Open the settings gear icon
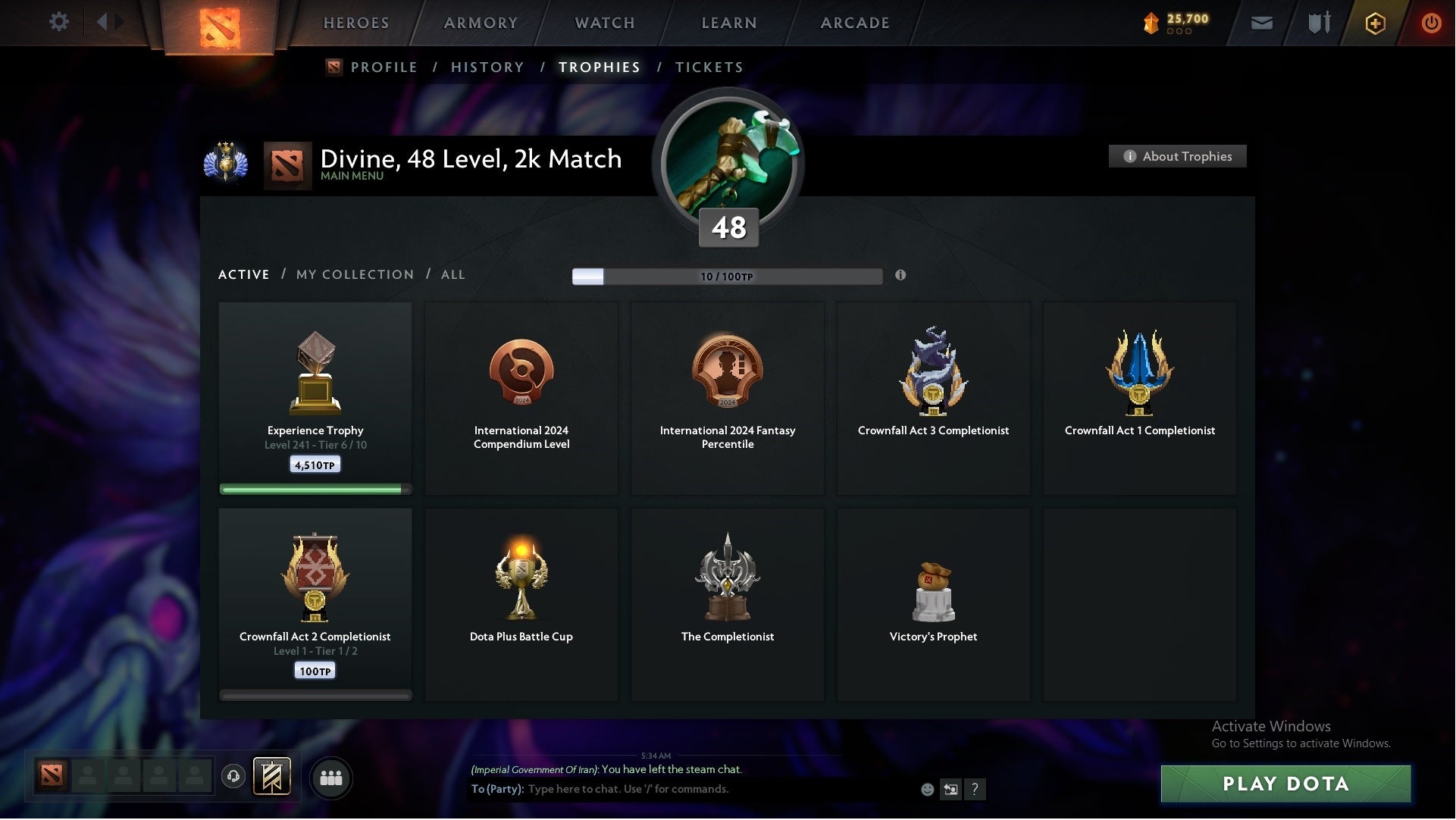This screenshot has width=1456, height=820. pyautogui.click(x=59, y=21)
